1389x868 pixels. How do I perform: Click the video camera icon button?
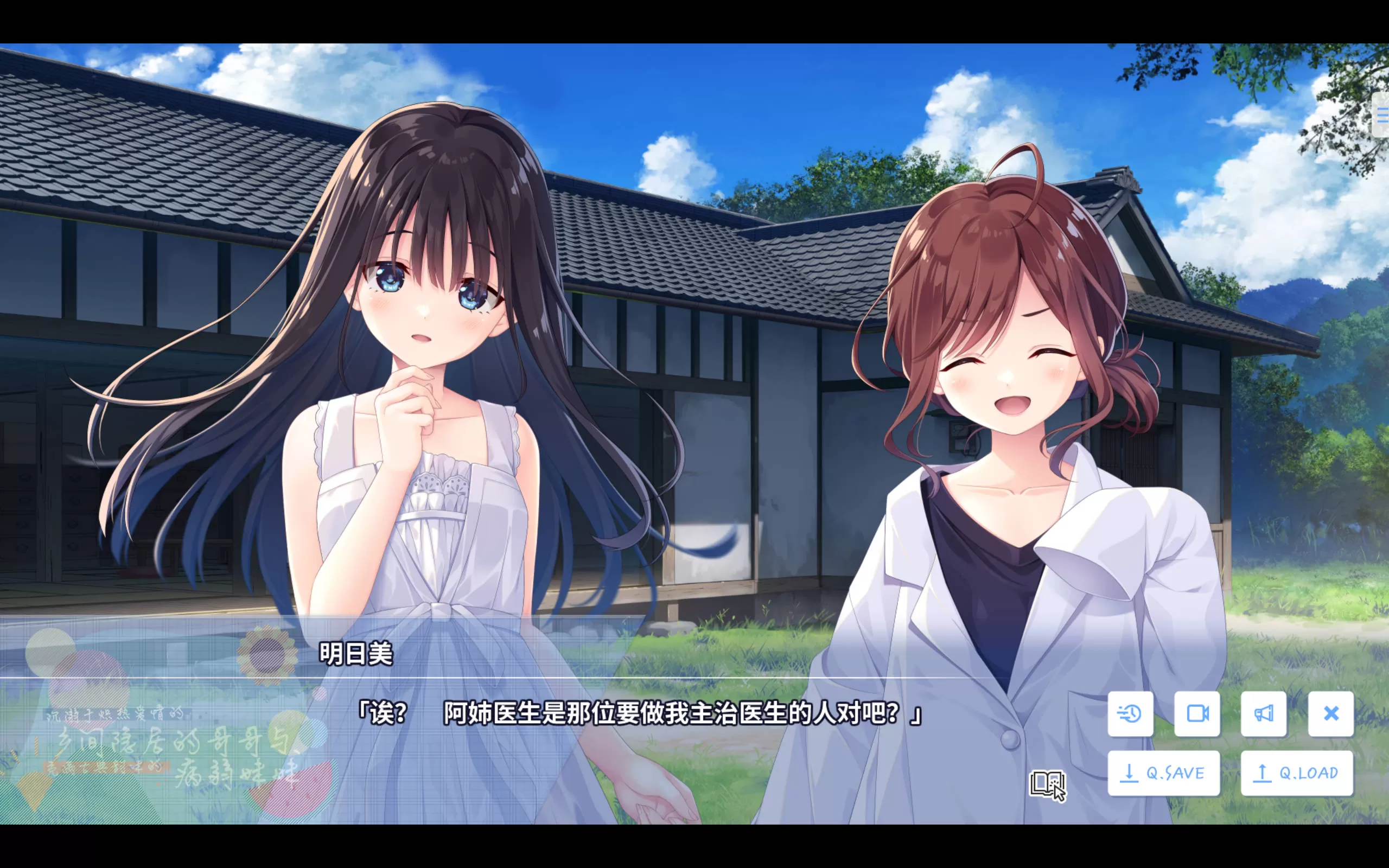[x=1197, y=713]
